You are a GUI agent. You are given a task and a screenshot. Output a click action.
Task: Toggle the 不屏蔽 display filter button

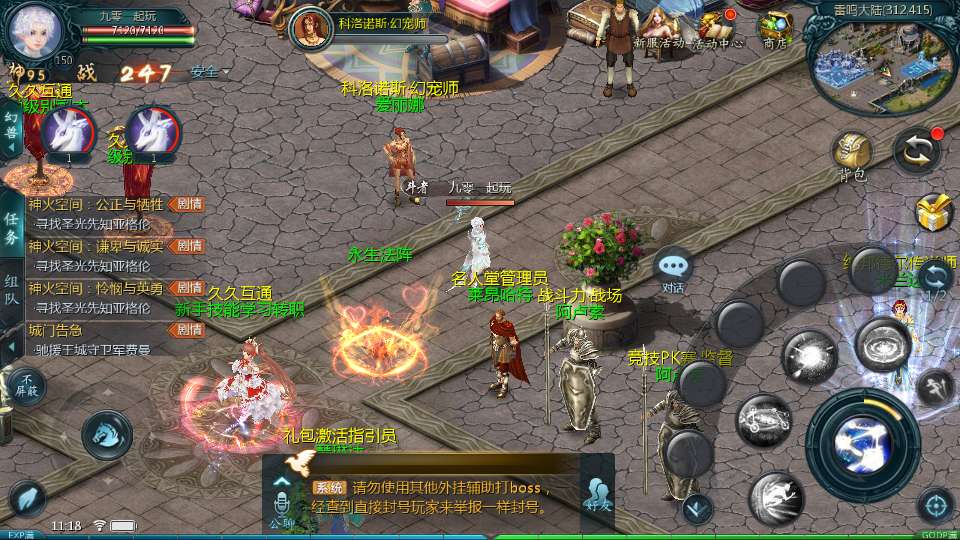pos(27,385)
